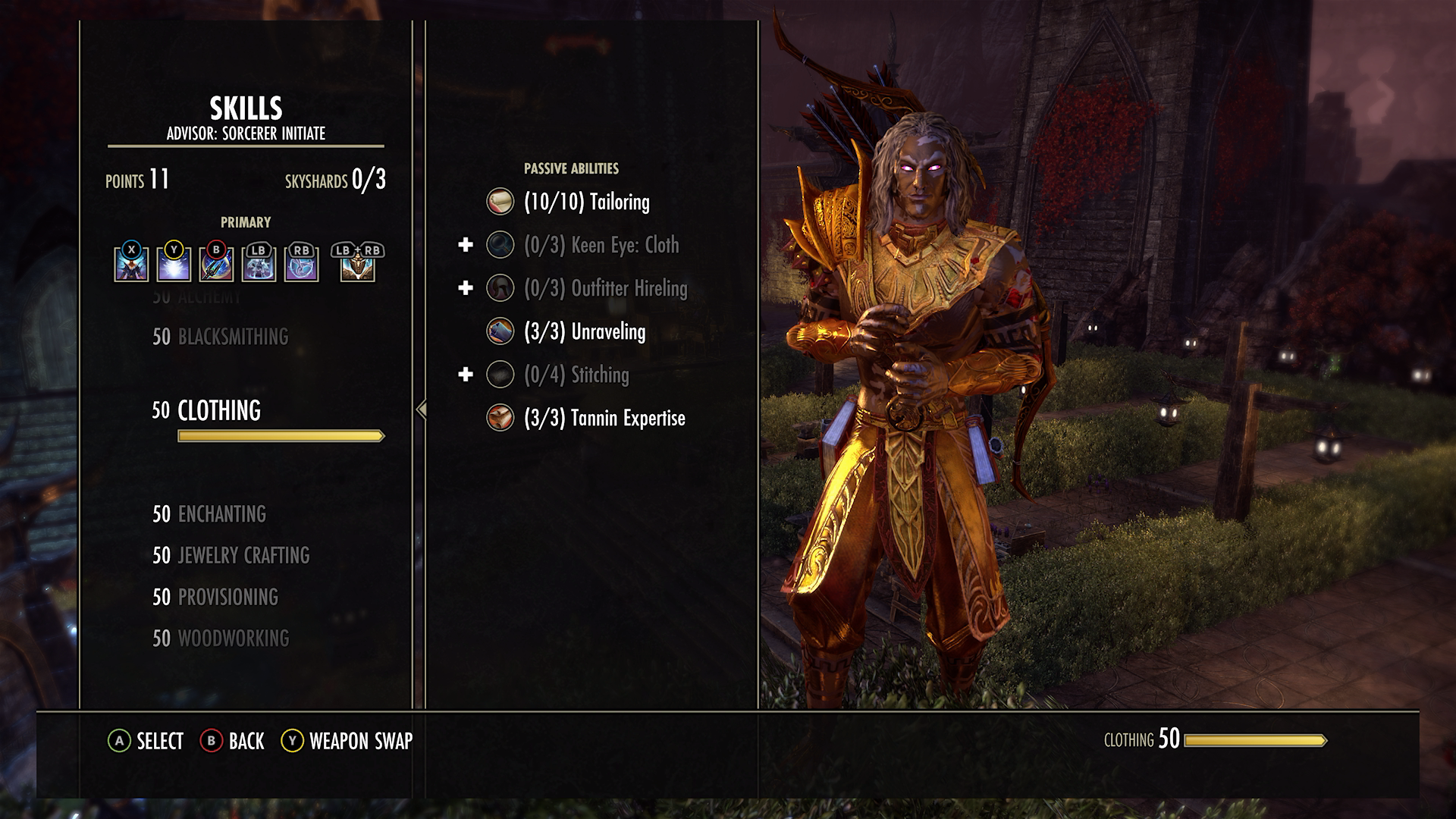Select the glowing orb ability icon
The image size is (1456, 819).
174,265
